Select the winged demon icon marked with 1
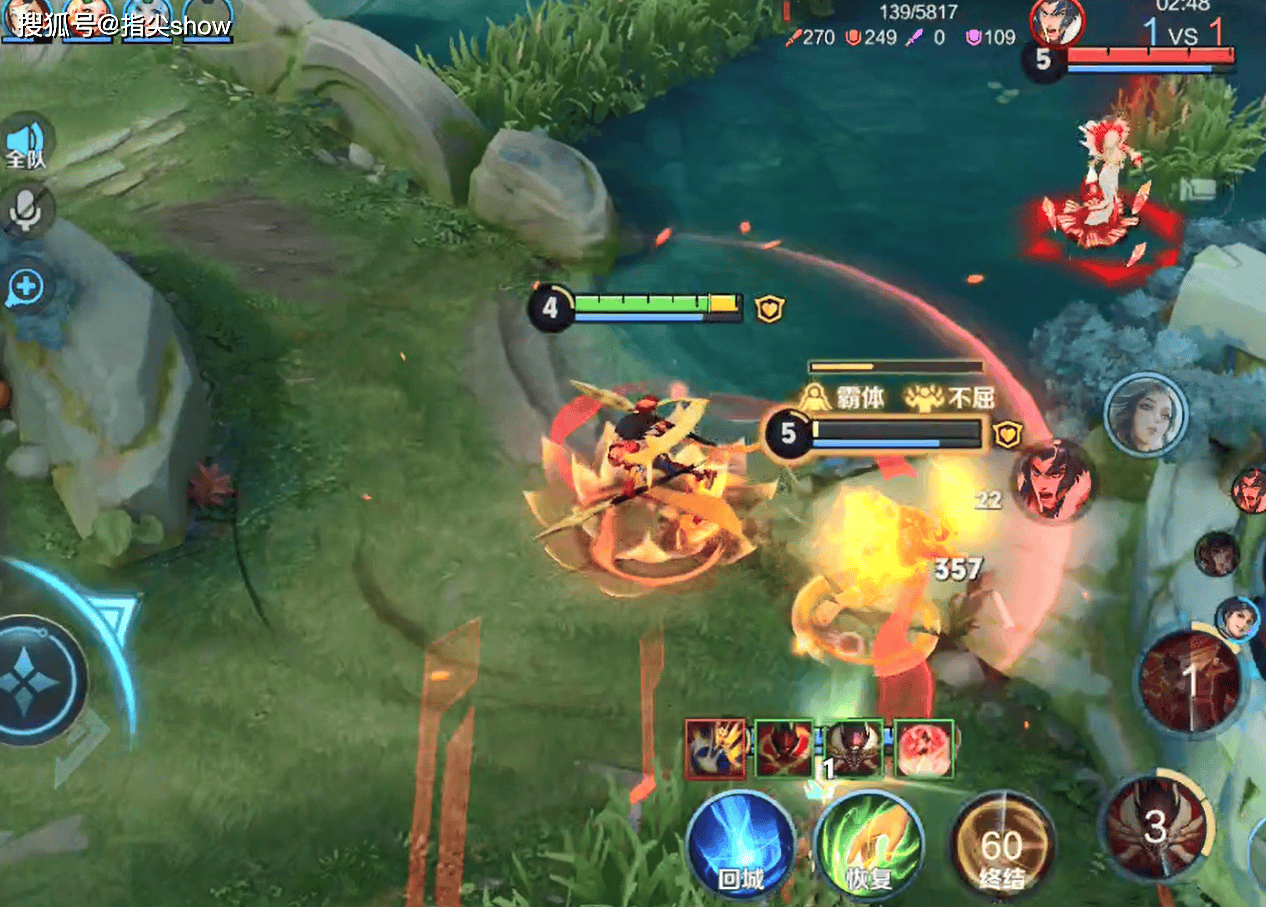Viewport: 1266px width, 907px height. pyautogui.click(x=854, y=748)
